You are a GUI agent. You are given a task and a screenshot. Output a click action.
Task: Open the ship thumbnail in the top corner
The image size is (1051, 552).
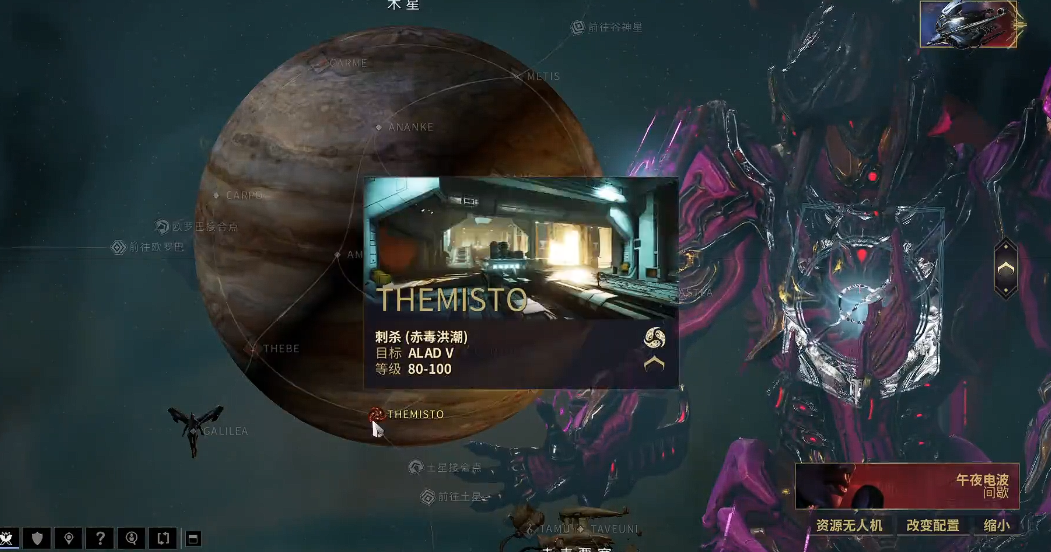click(x=968, y=25)
